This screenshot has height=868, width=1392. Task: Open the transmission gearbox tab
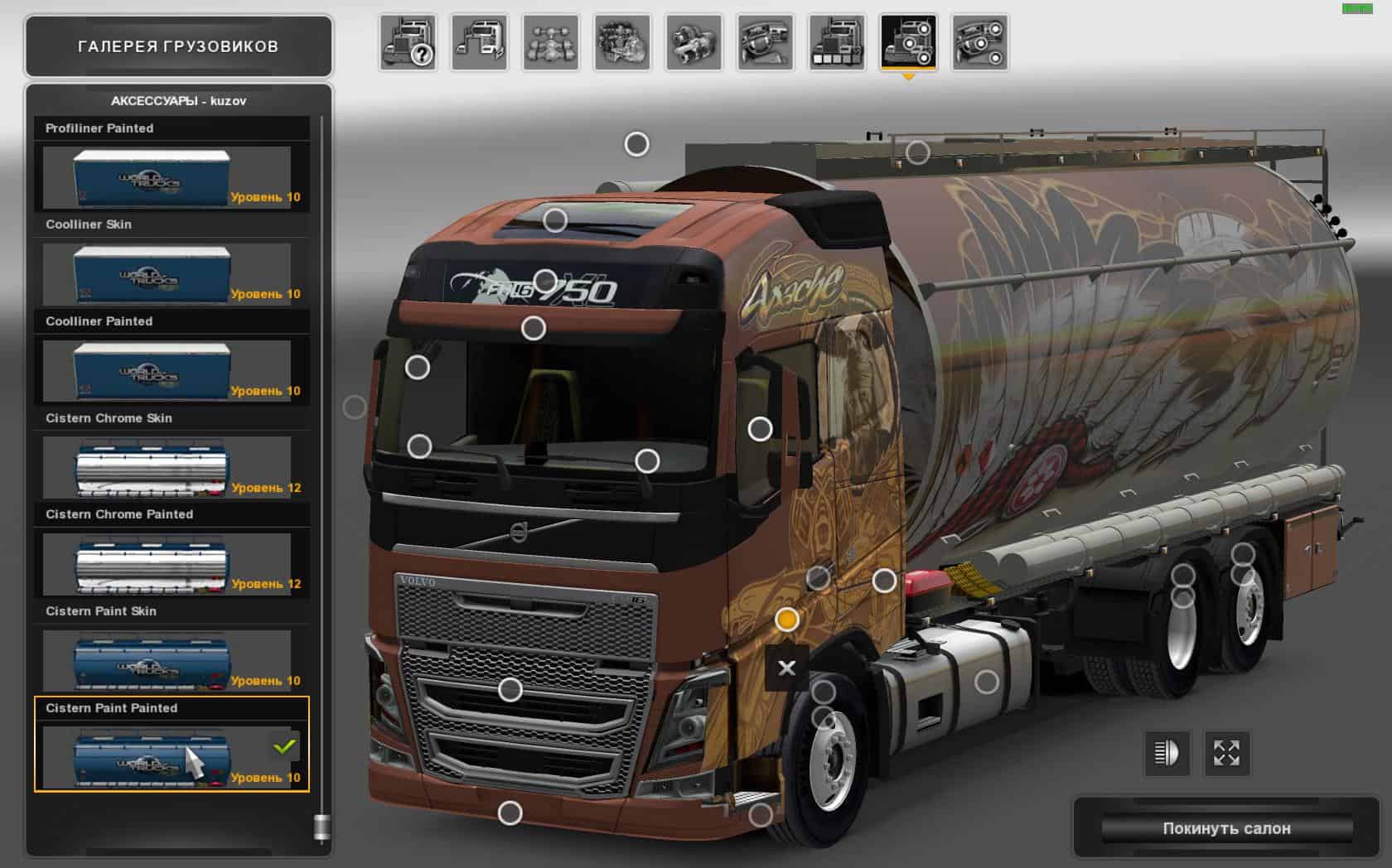point(694,43)
